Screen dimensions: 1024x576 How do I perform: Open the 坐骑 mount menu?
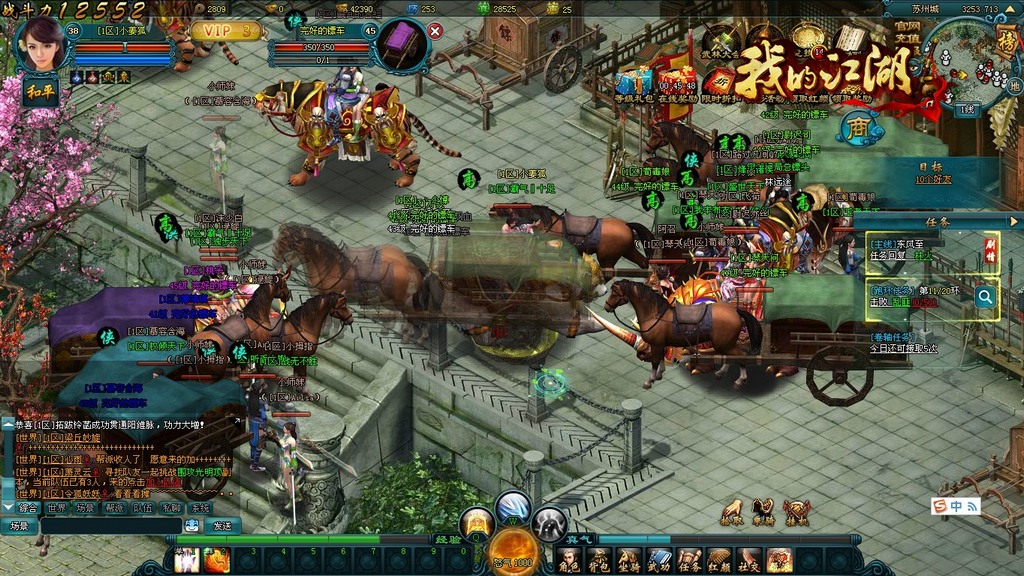630,560
